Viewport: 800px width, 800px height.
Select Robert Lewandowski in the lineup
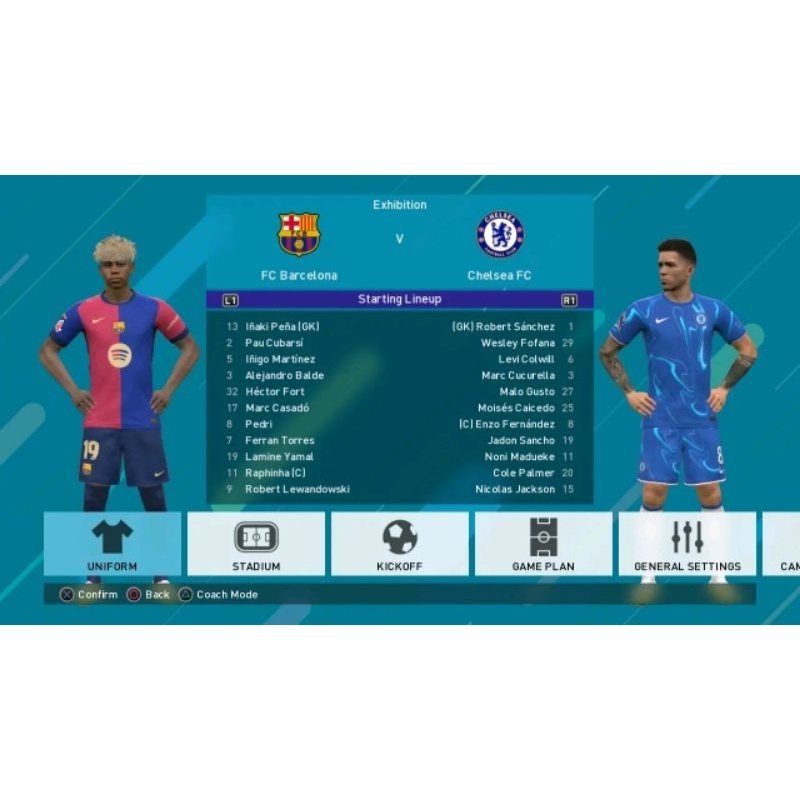tap(297, 489)
